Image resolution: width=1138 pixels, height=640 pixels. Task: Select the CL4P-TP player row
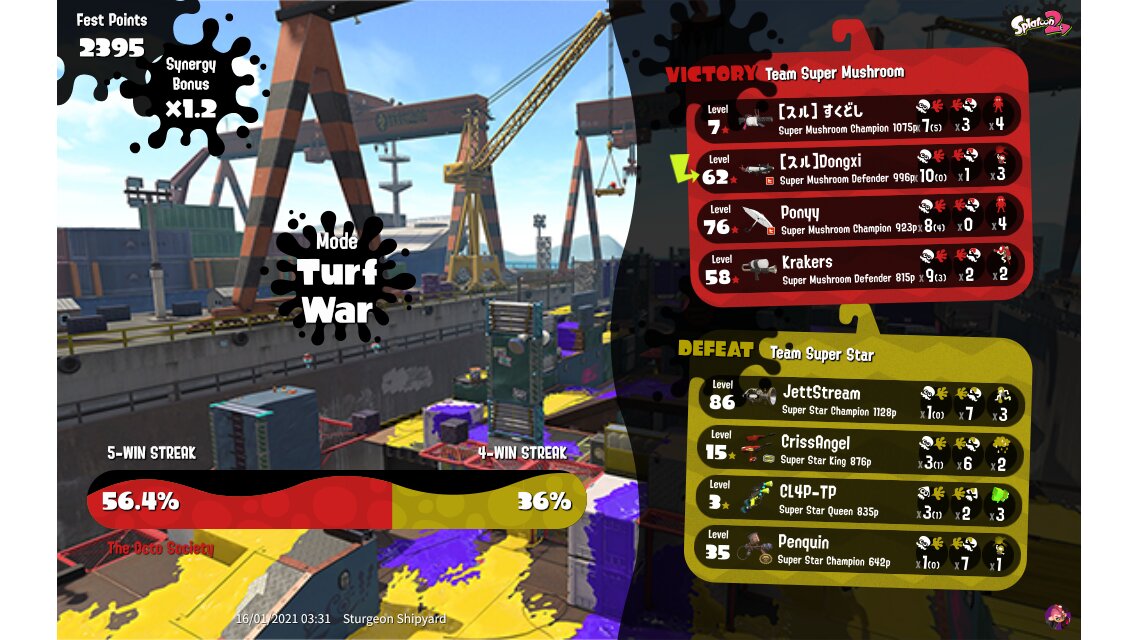pyautogui.click(x=860, y=500)
